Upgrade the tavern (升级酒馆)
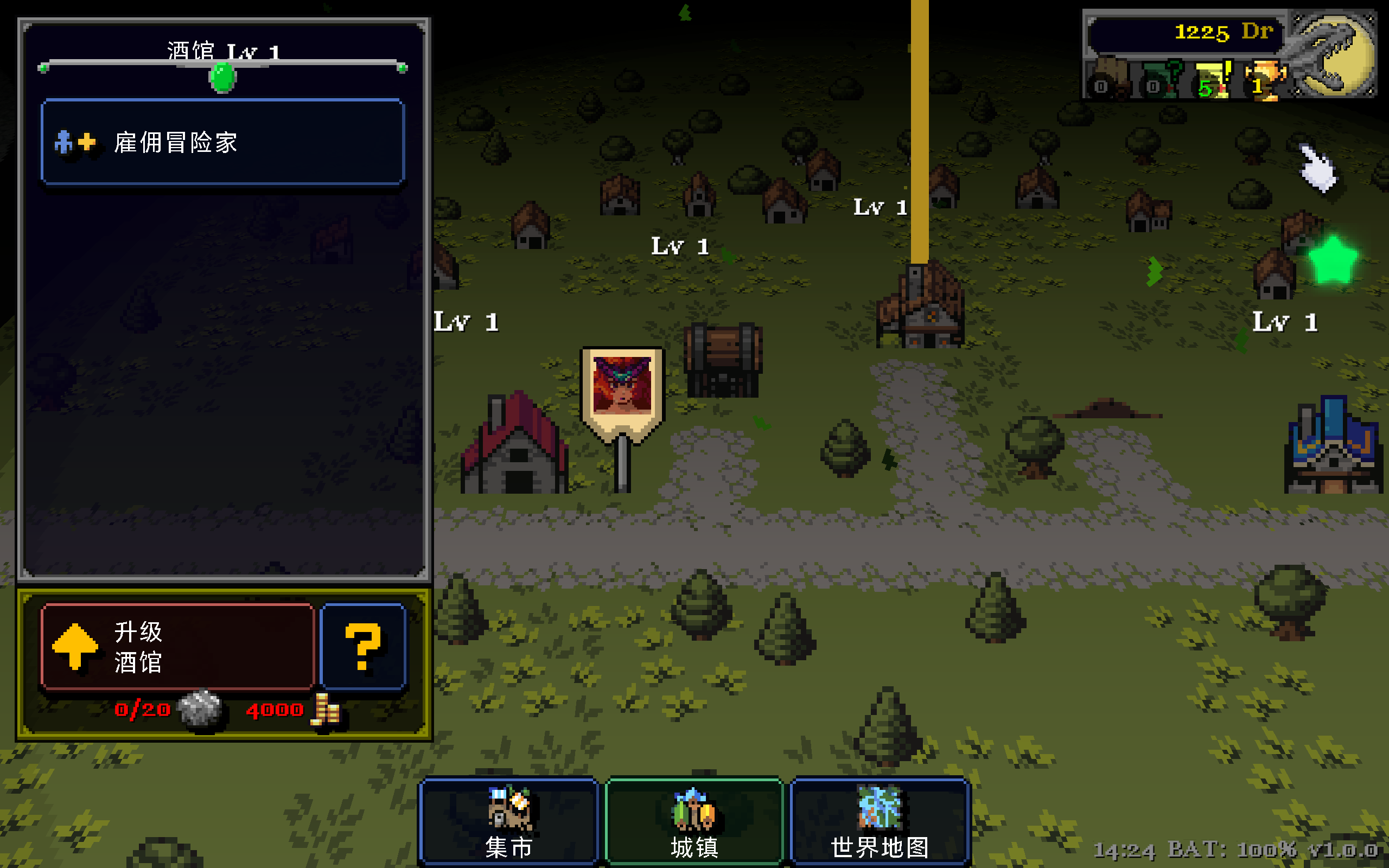Viewport: 1389px width, 868px height. 177,647
